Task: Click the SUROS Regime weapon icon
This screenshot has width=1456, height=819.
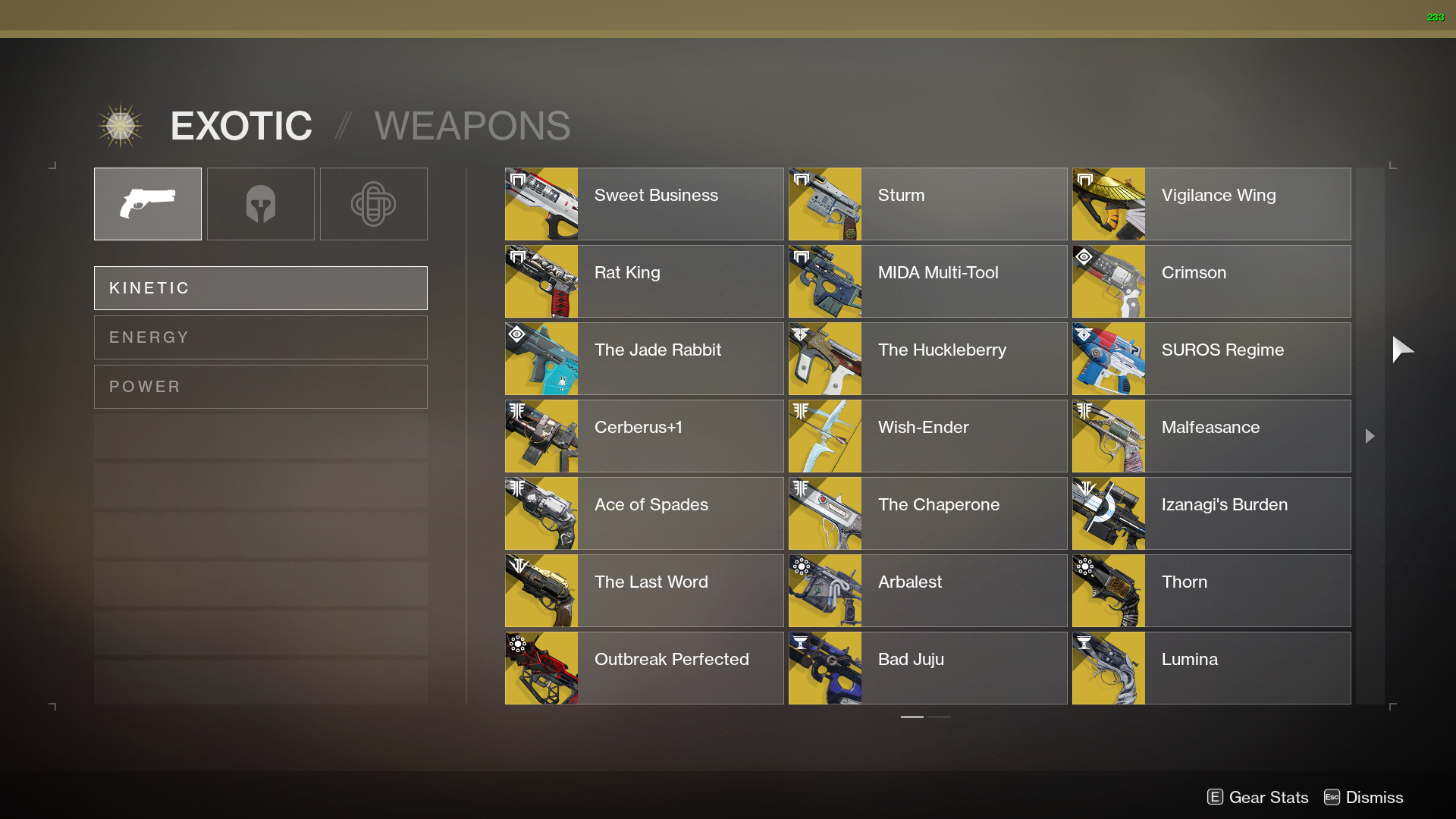Action: (x=1108, y=358)
